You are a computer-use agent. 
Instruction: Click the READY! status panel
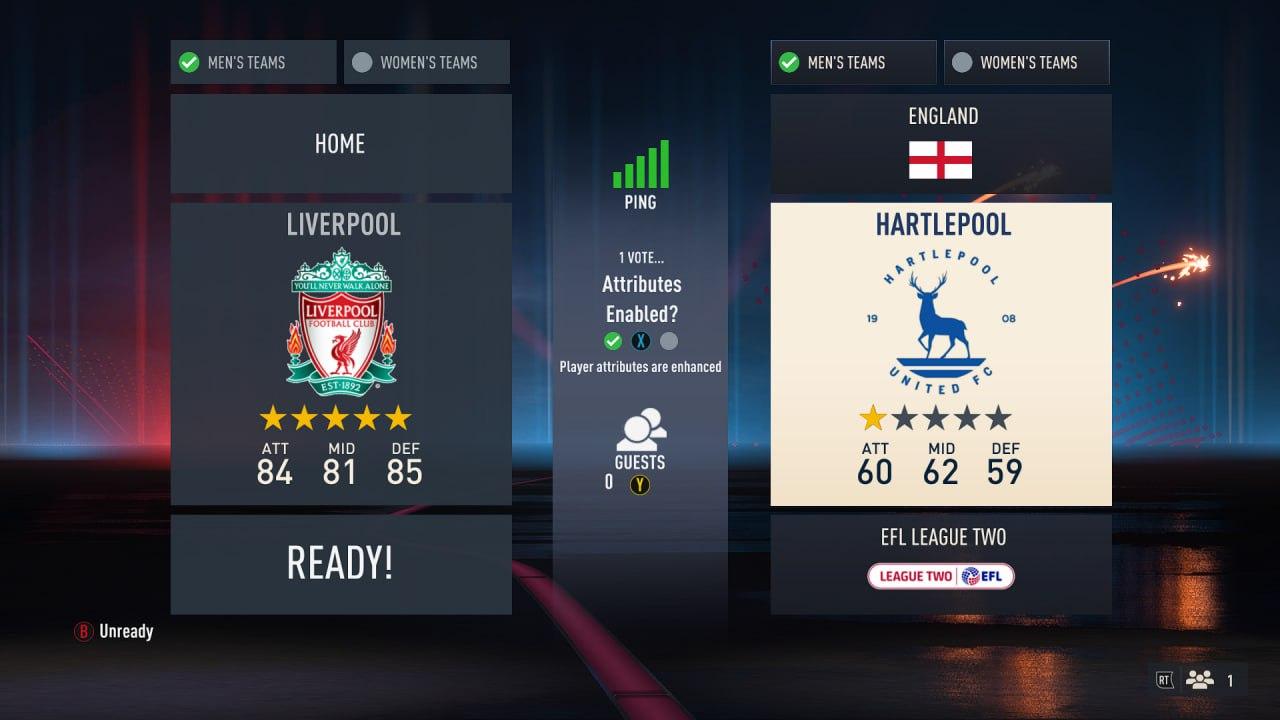340,564
